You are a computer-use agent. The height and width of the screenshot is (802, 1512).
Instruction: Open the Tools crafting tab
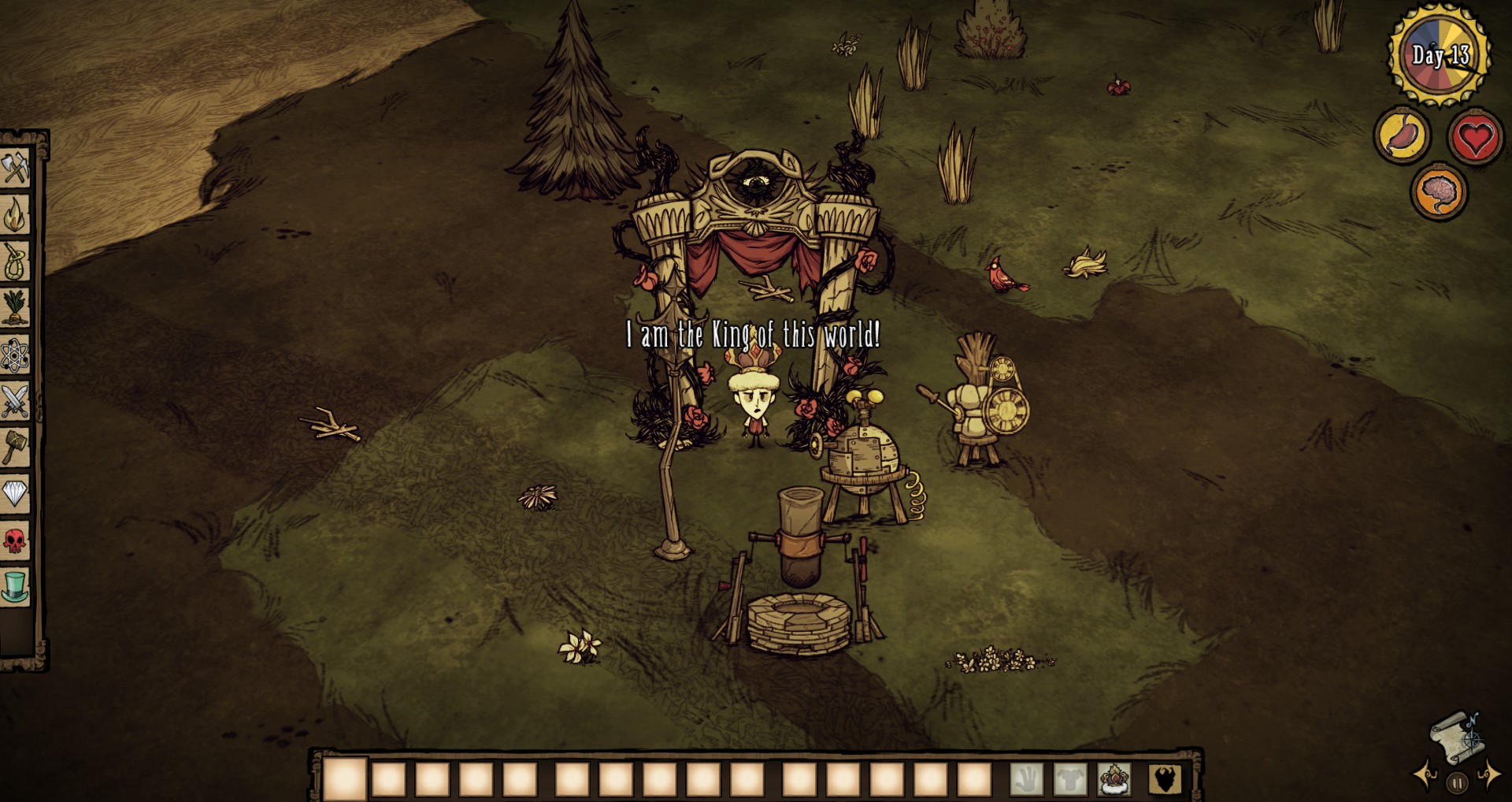pos(15,169)
